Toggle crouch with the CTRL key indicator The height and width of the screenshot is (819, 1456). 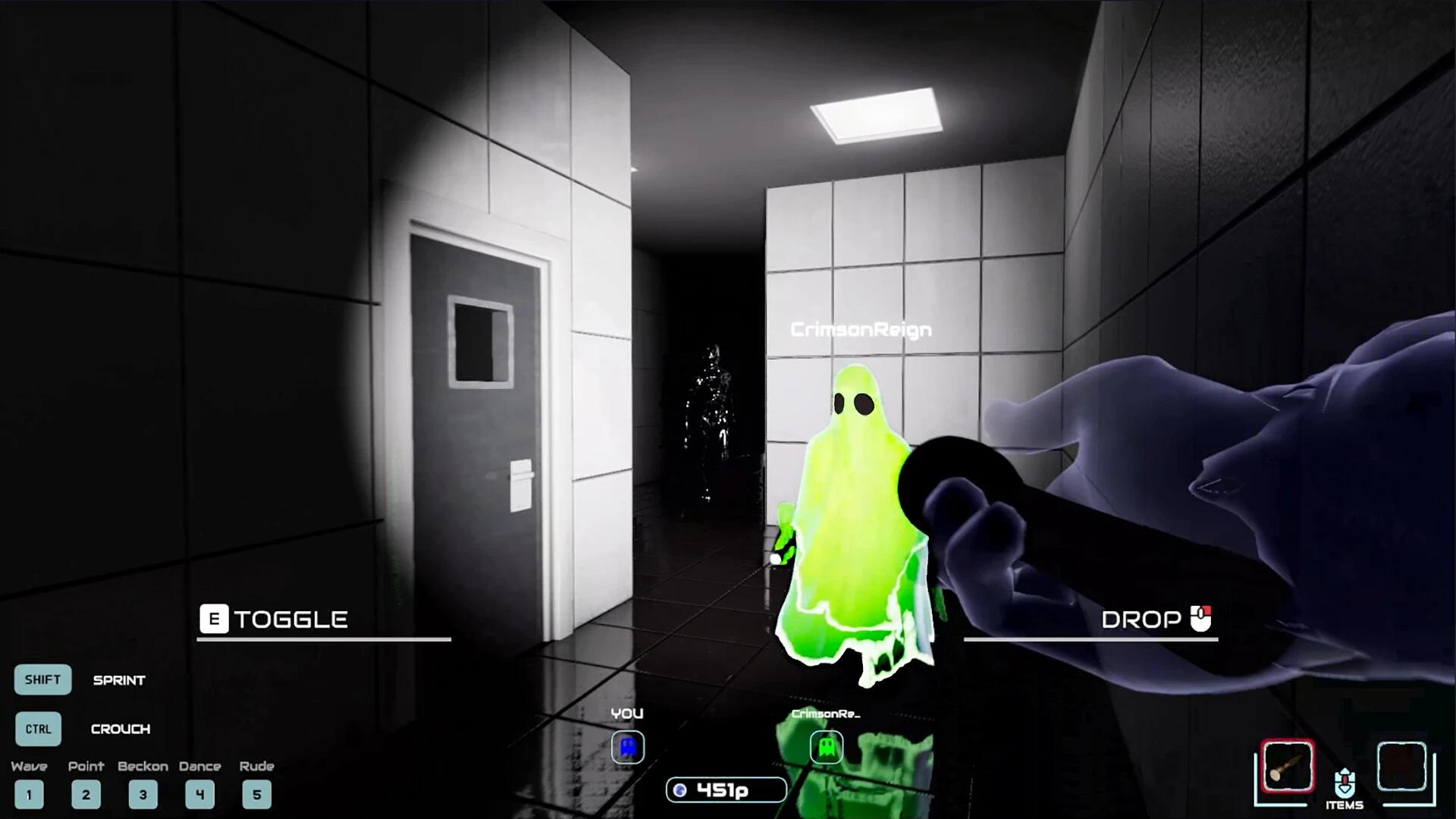coord(38,729)
